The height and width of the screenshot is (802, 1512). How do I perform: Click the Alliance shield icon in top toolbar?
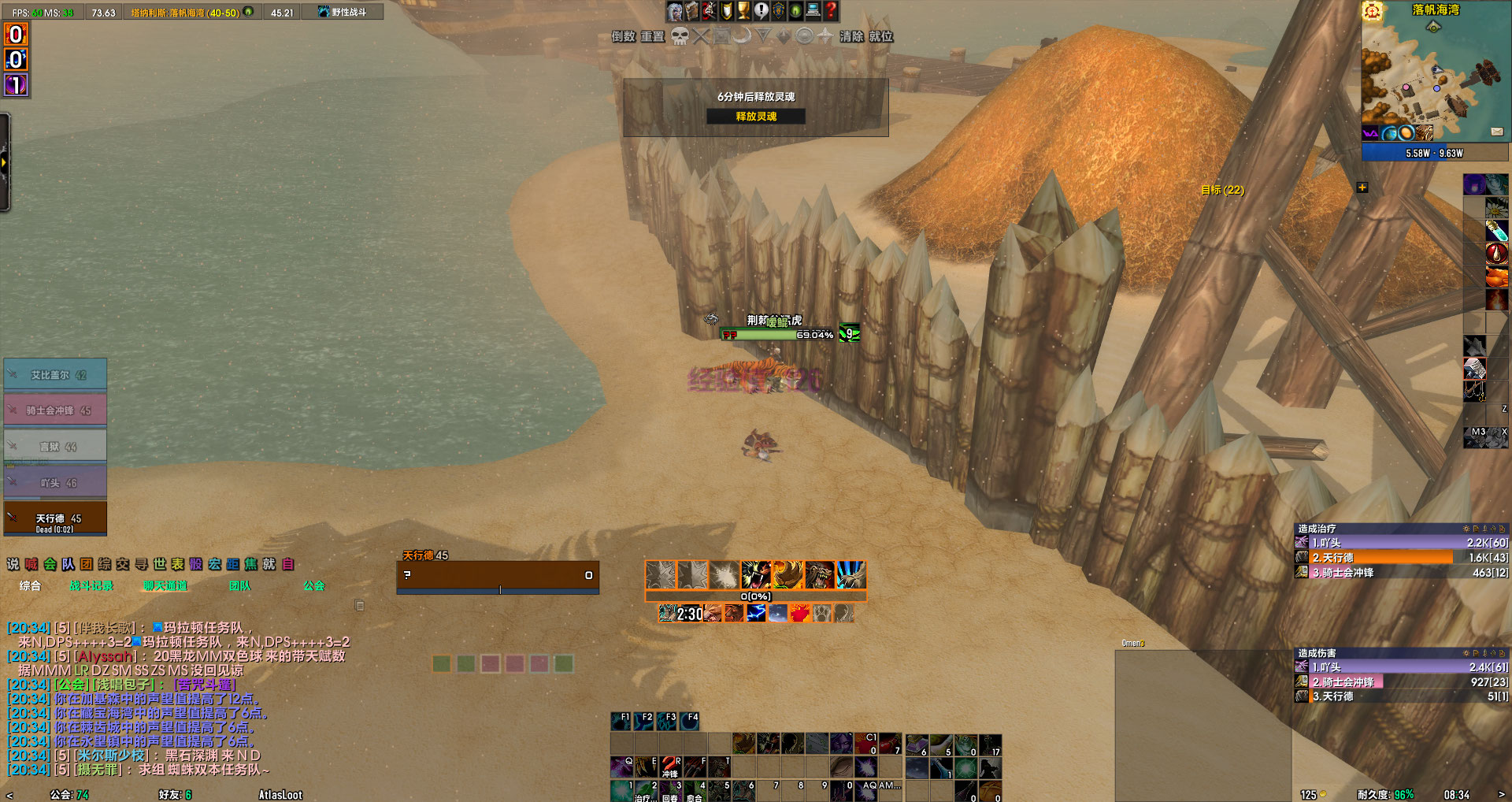coord(779,11)
